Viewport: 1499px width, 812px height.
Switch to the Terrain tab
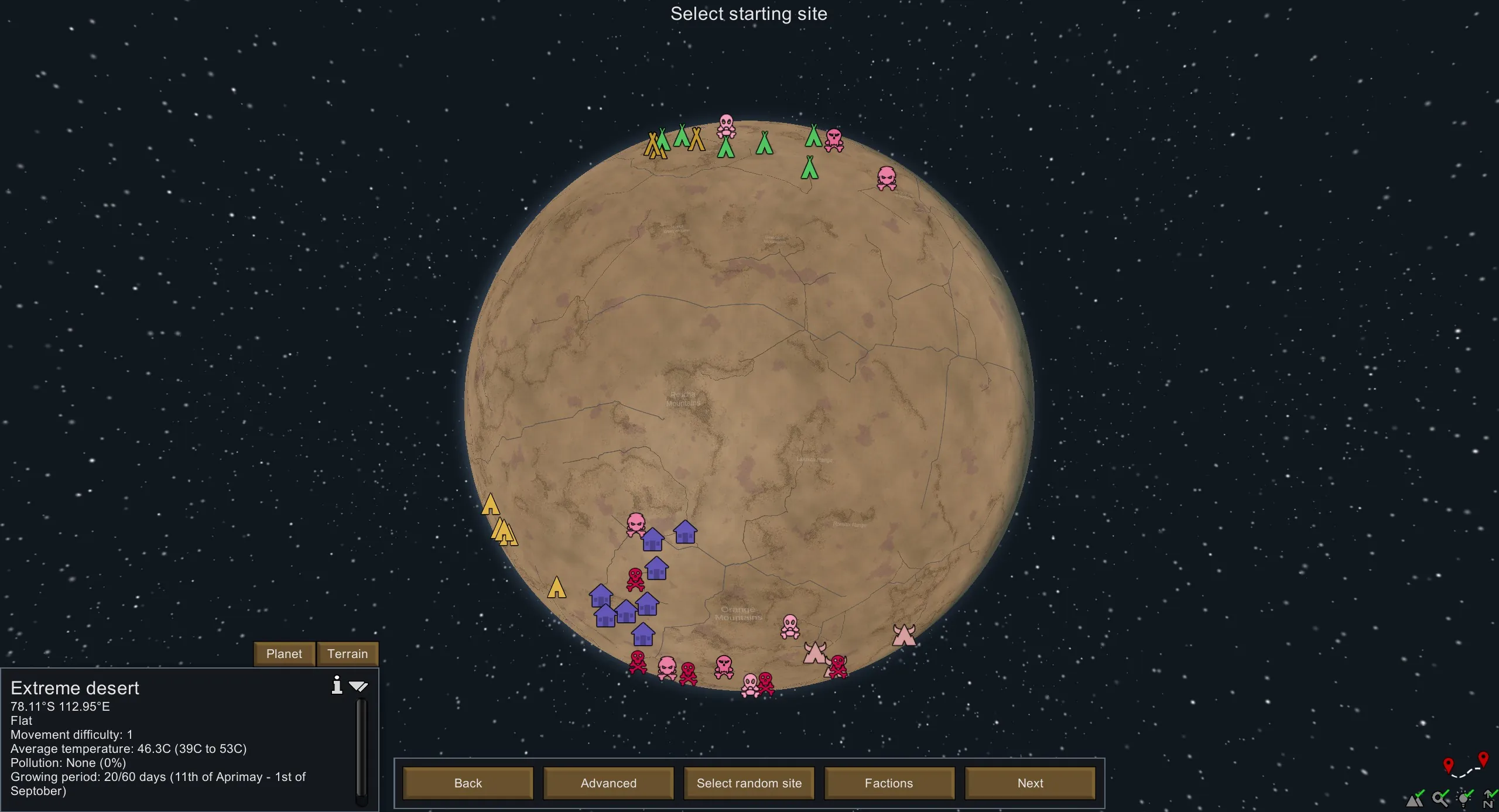347,653
